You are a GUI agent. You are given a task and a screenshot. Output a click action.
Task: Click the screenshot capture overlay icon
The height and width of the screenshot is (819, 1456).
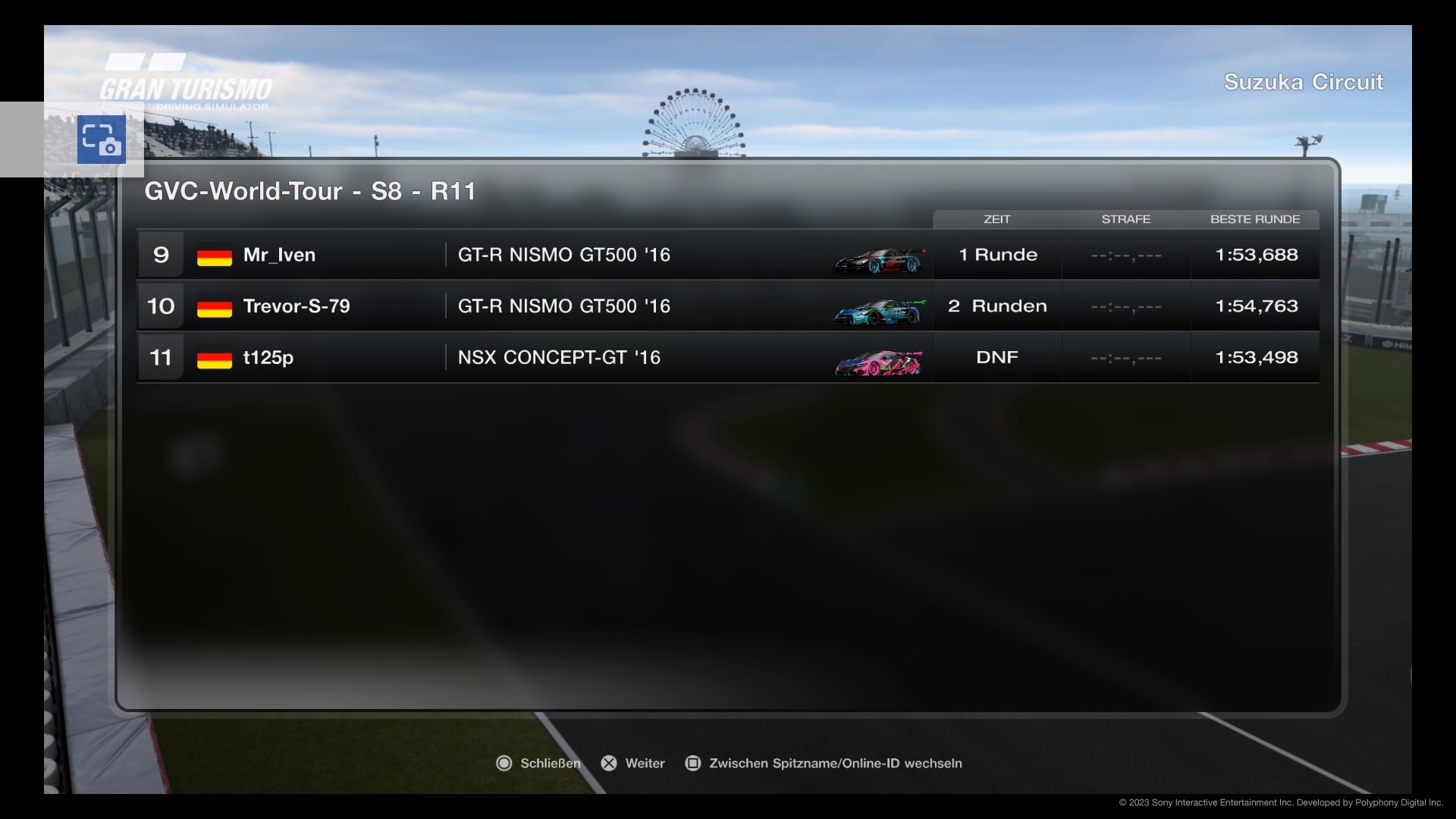point(102,140)
